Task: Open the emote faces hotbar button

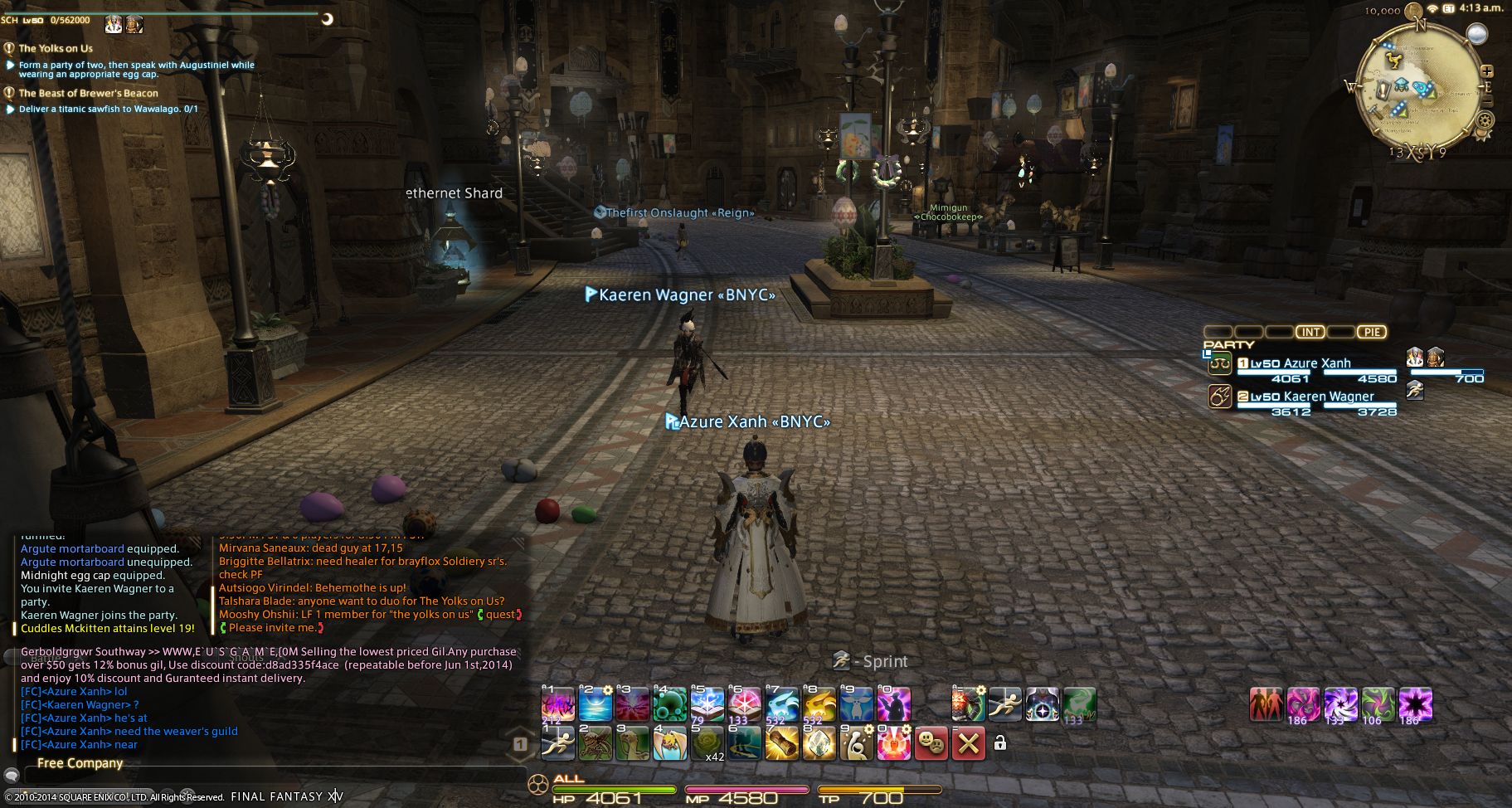Action: (x=931, y=743)
